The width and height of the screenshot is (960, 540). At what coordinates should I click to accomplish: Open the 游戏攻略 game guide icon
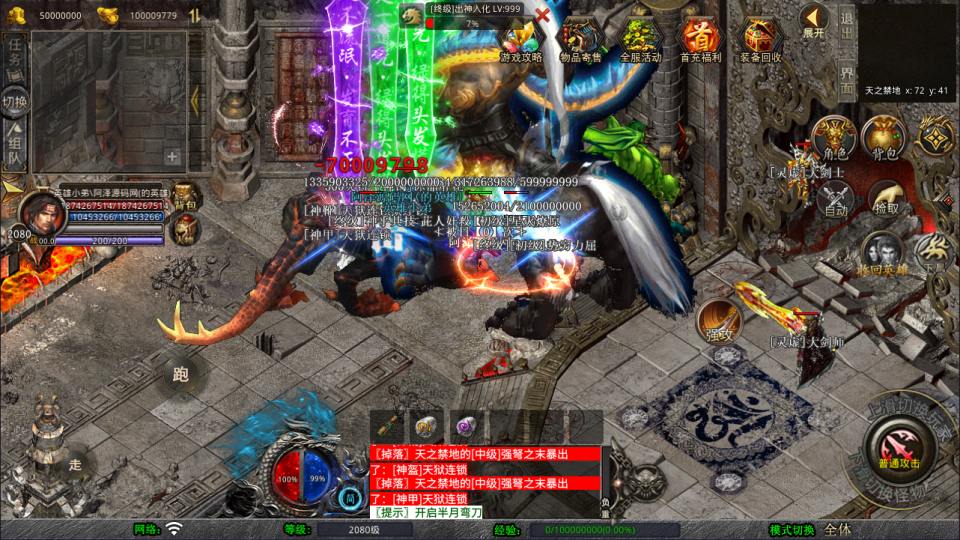pos(520,40)
